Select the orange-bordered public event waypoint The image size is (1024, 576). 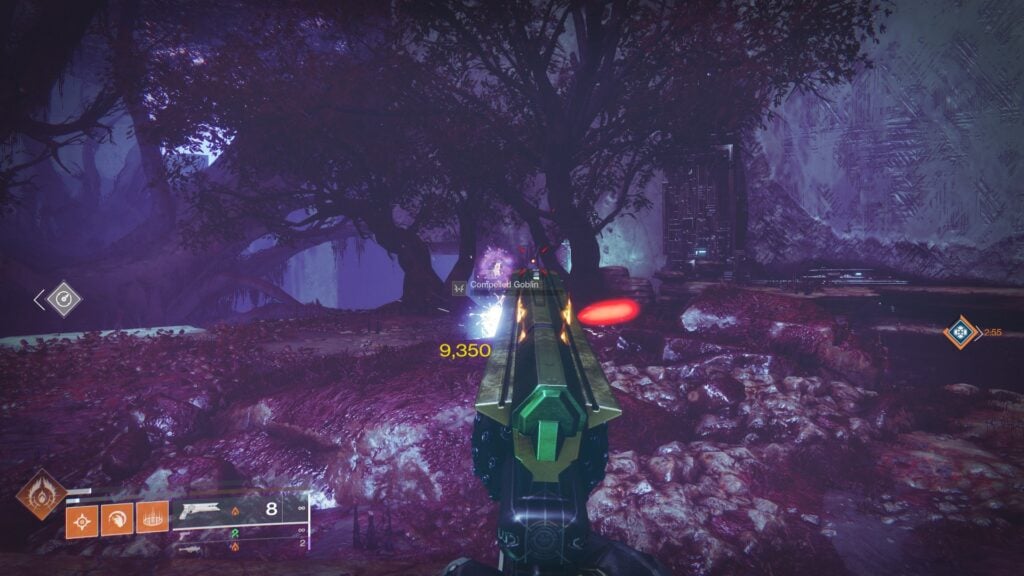[961, 332]
